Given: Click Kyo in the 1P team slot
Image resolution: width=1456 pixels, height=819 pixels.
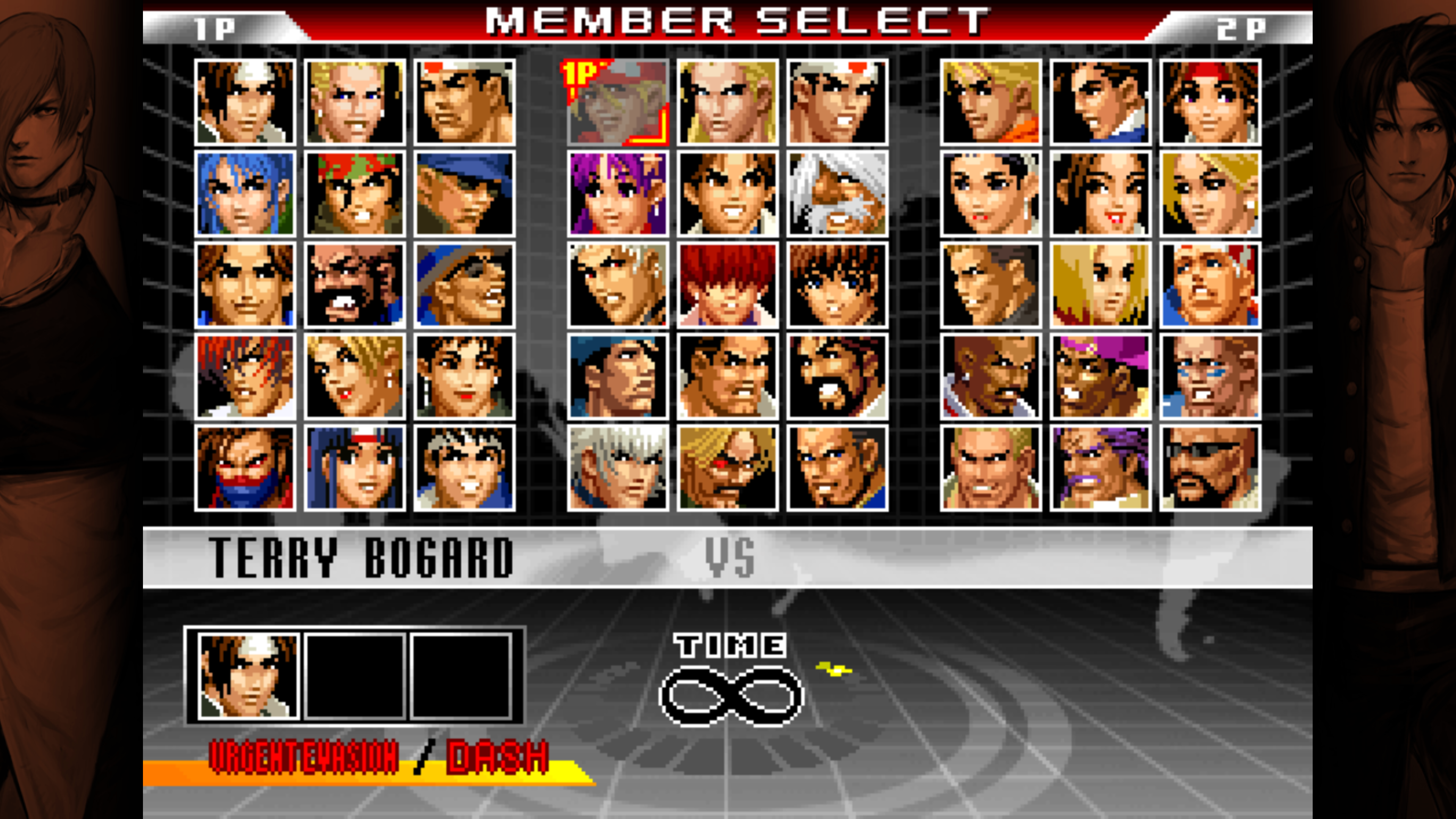Looking at the screenshot, I should [x=248, y=676].
